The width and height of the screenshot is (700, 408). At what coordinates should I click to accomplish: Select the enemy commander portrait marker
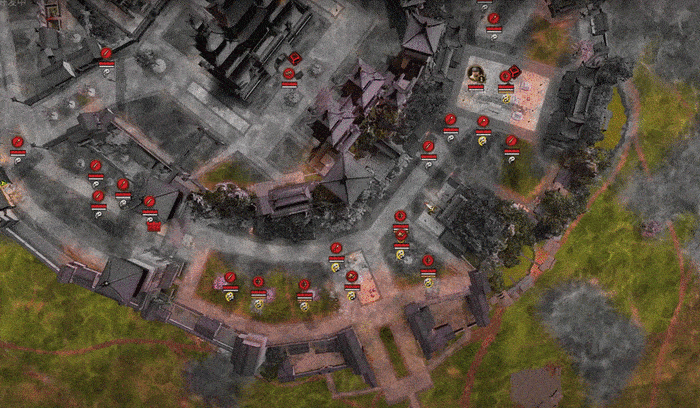[x=477, y=73]
